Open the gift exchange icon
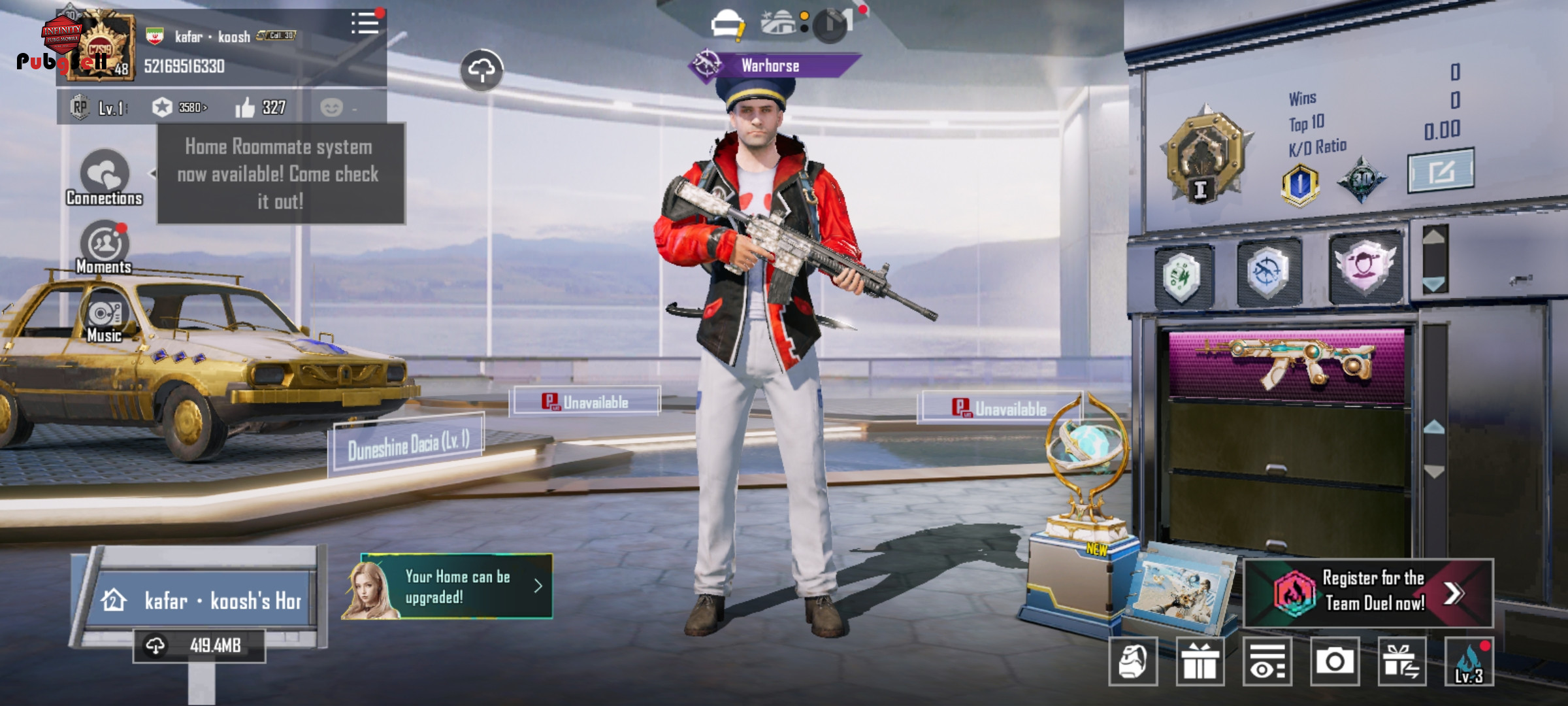This screenshot has height=706, width=1568. pos(1402,662)
